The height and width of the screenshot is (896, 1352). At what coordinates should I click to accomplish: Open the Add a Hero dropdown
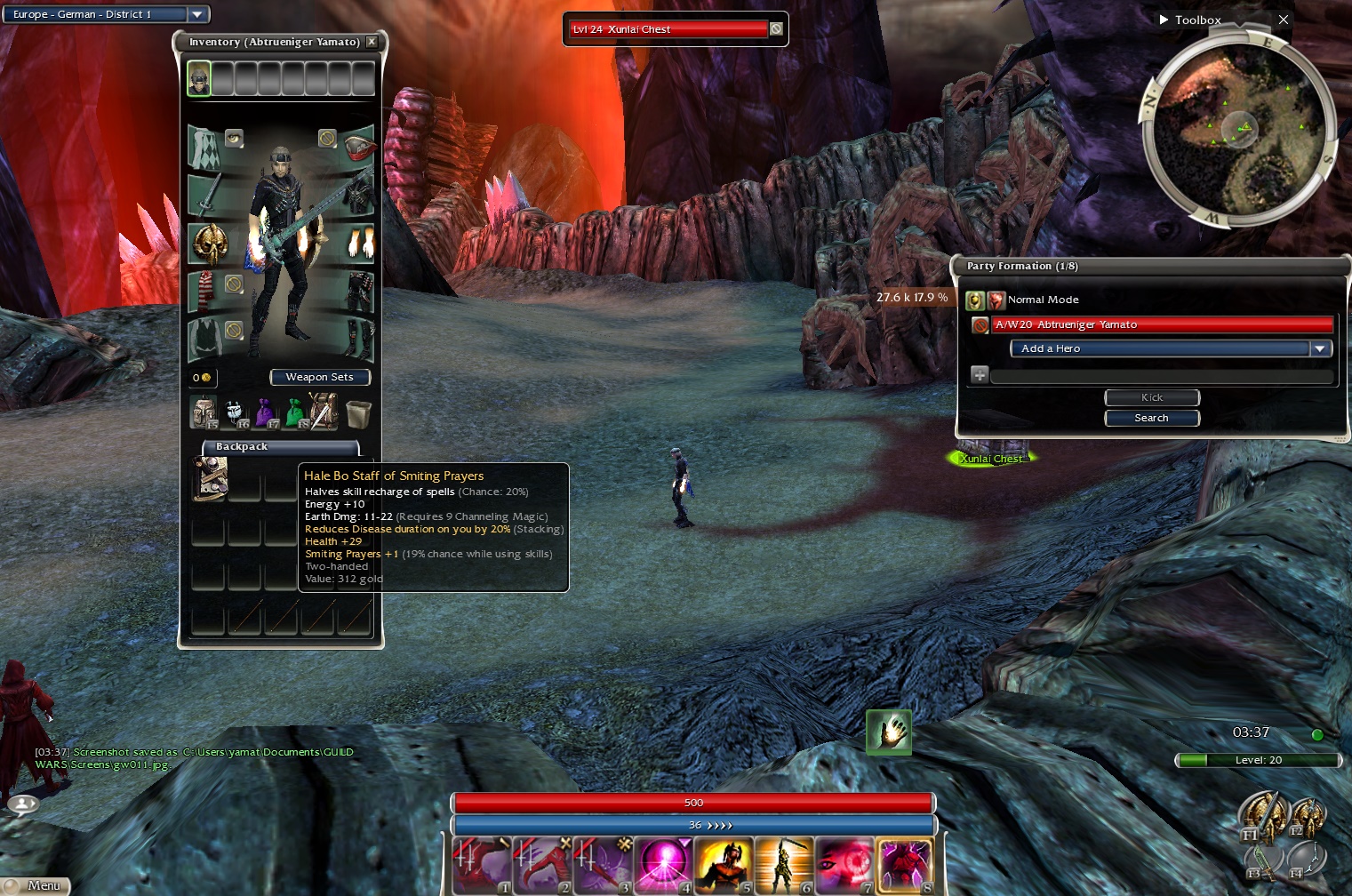point(1320,349)
